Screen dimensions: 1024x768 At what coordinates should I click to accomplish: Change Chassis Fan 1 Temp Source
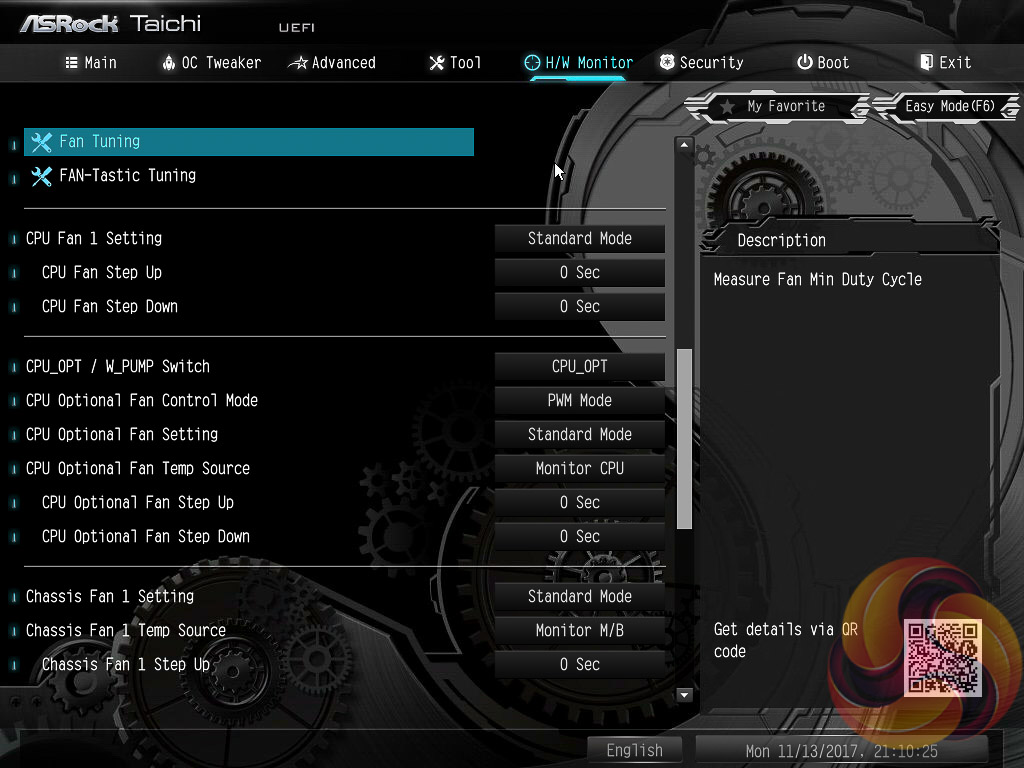click(580, 631)
